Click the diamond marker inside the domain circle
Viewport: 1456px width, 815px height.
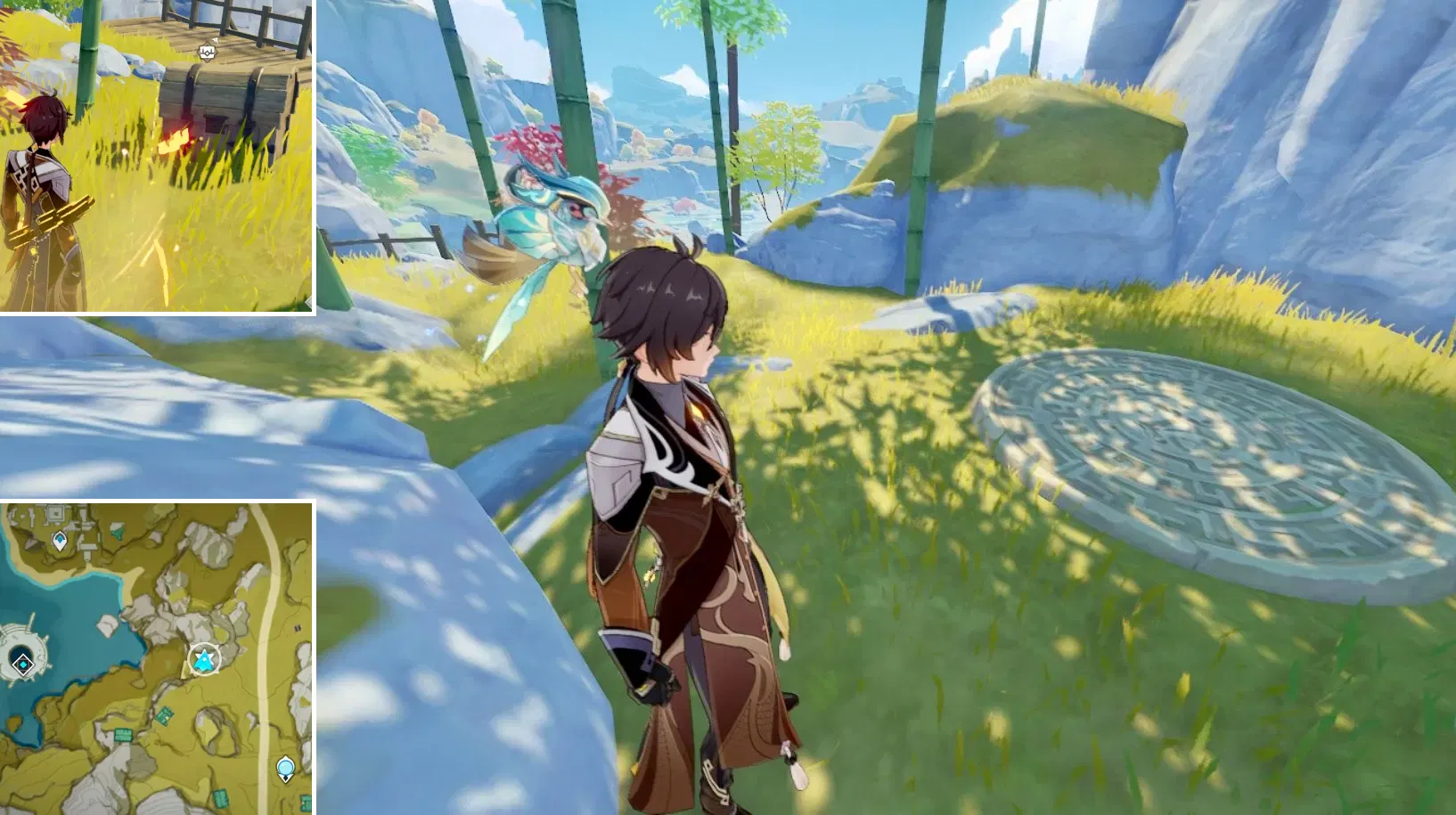click(22, 664)
